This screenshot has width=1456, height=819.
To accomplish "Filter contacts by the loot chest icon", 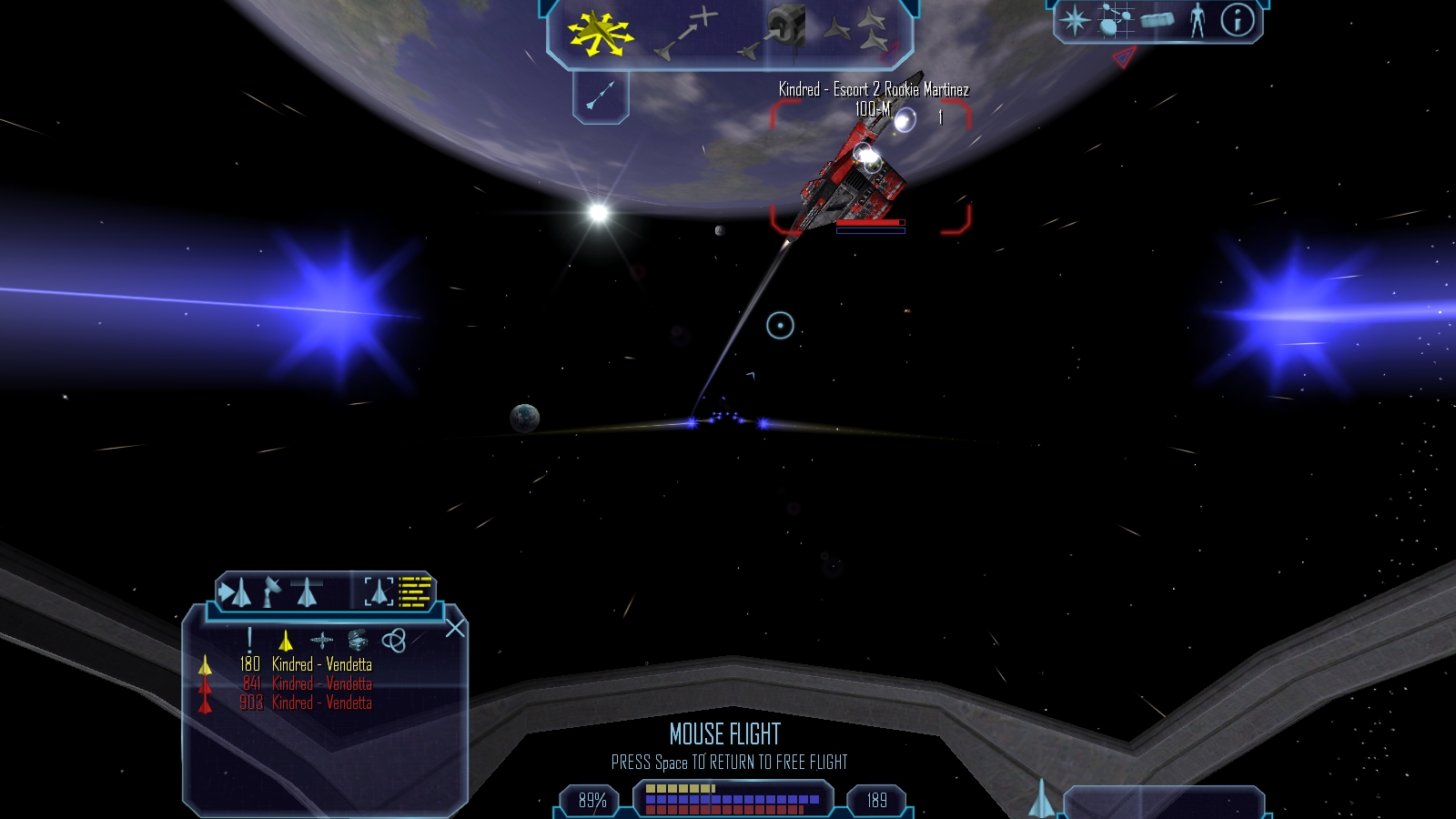I will (x=358, y=641).
